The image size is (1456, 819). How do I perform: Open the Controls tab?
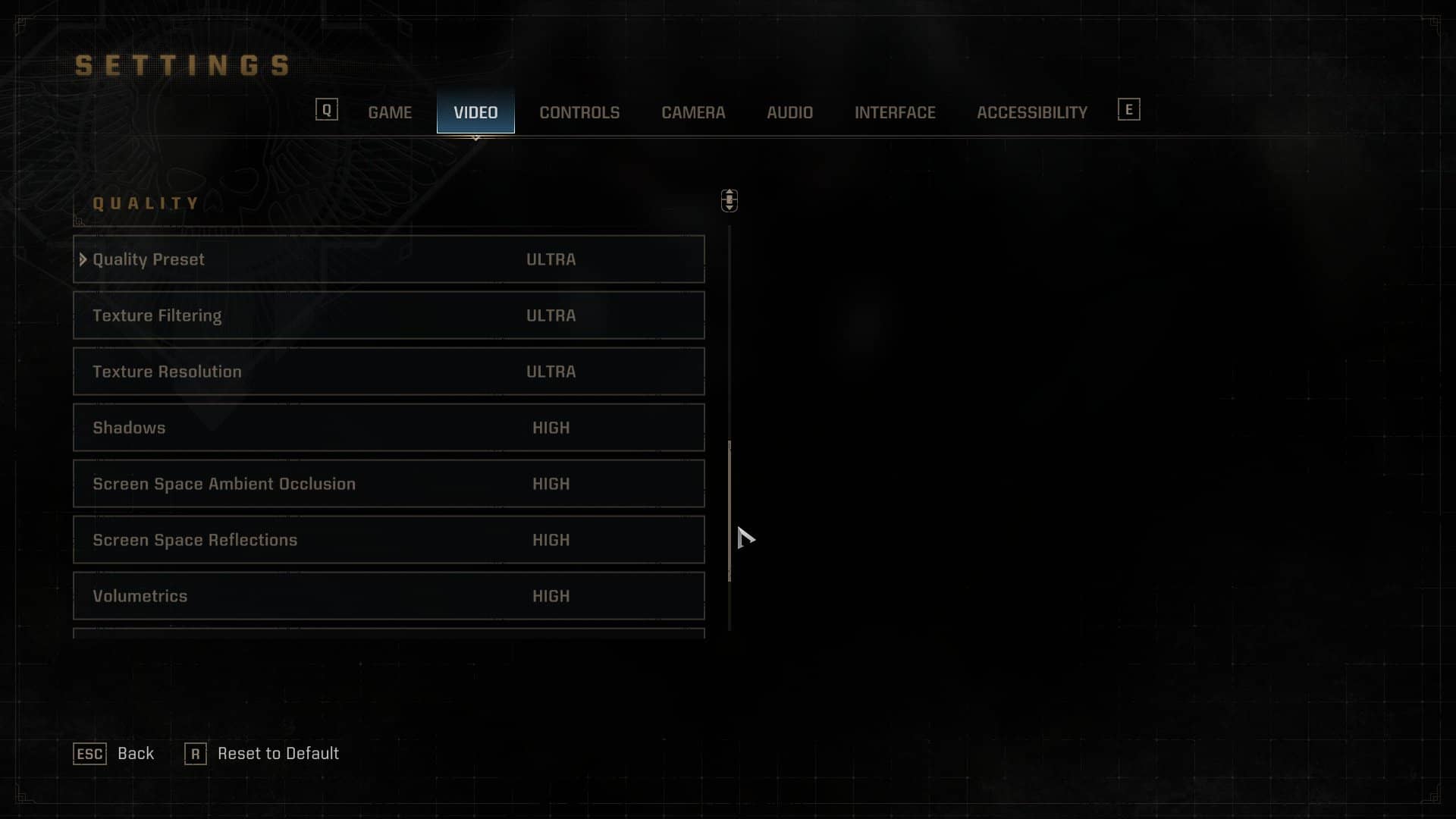tap(579, 112)
